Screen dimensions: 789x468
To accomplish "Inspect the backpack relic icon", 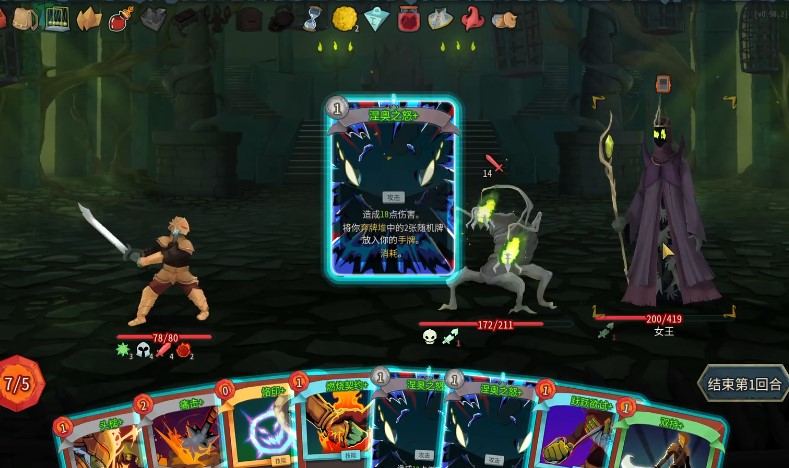I will coord(24,18).
